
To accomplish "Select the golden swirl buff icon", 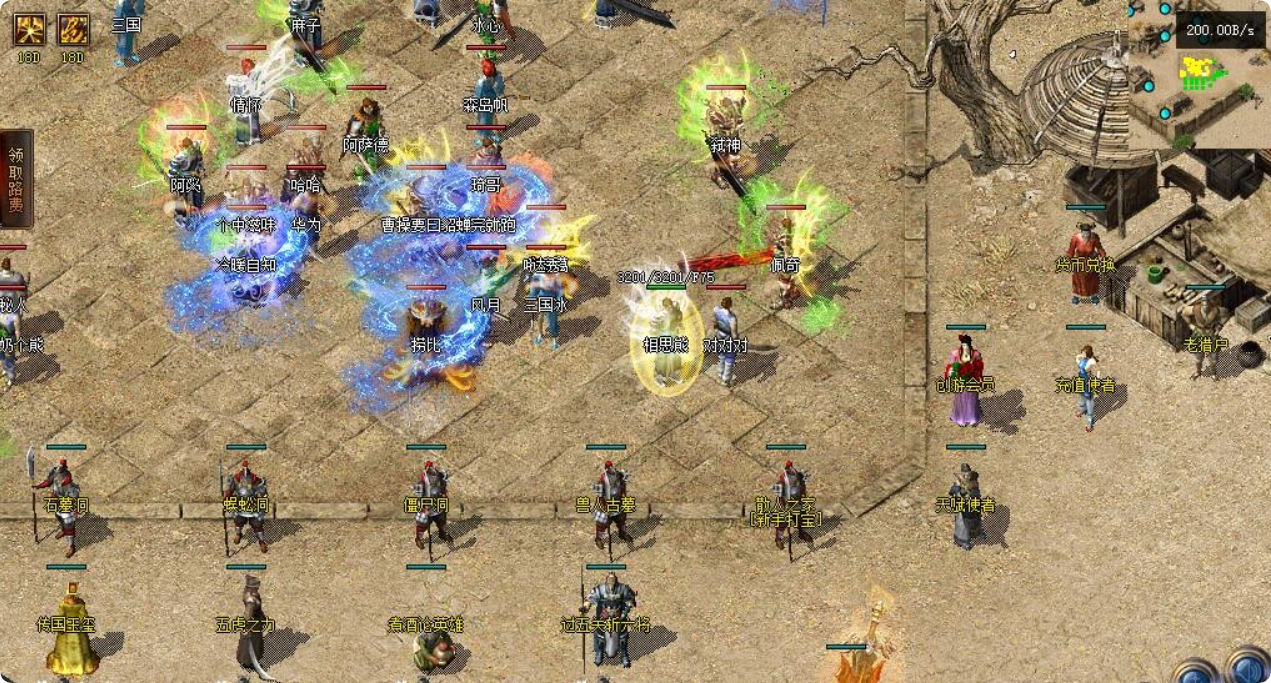I will coord(72,30).
